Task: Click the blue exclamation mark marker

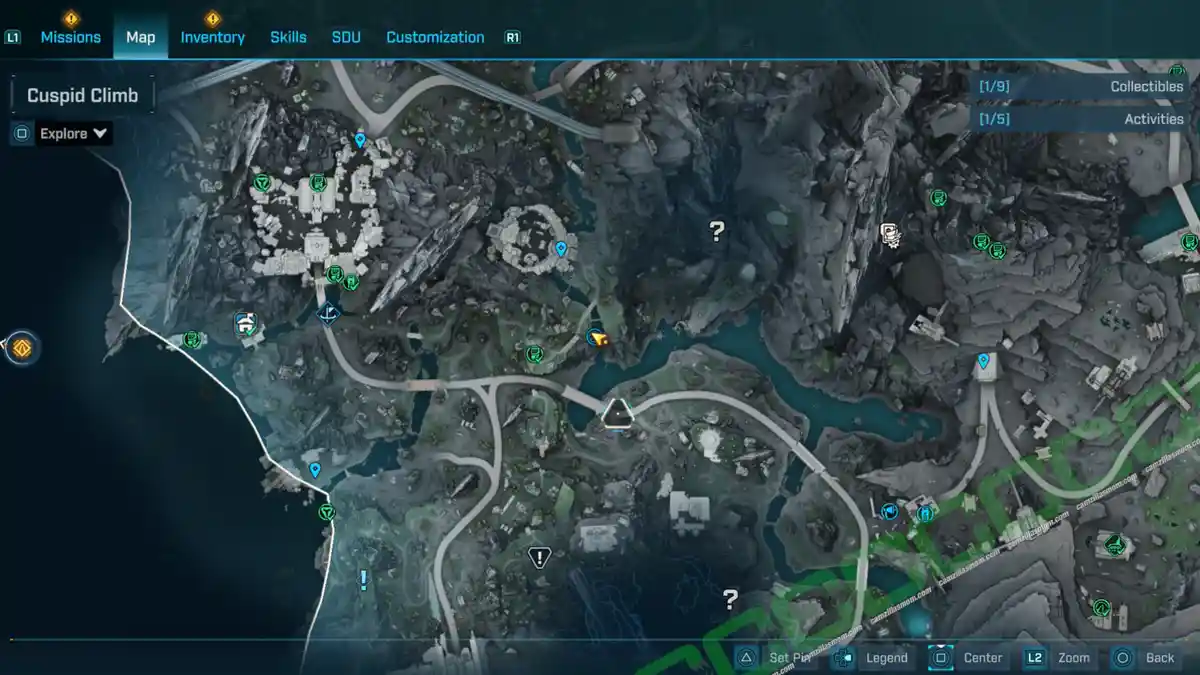Action: click(363, 579)
